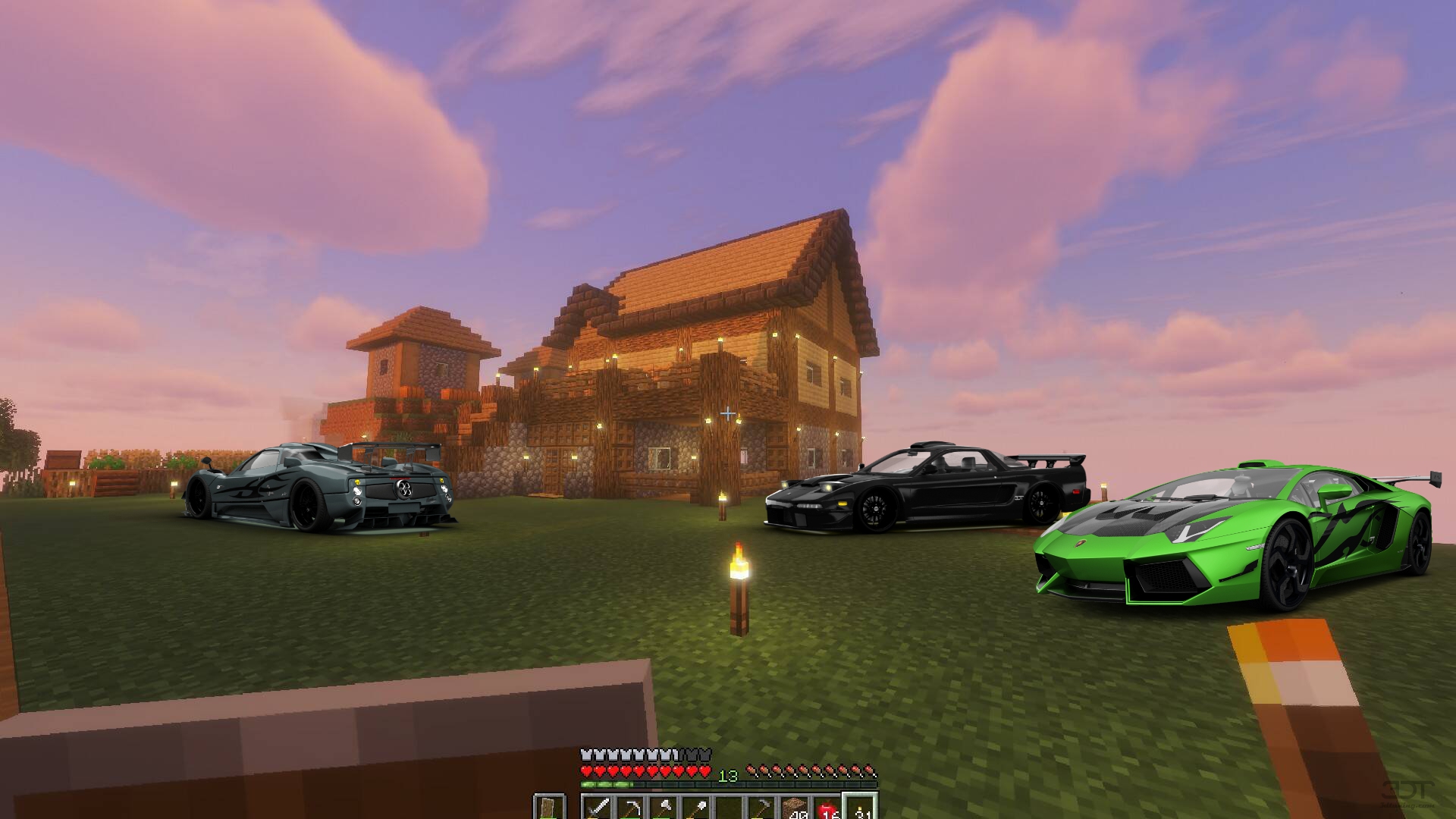Image resolution: width=1456 pixels, height=819 pixels.
Task: Select the iron sword hotbar slot
Action: tap(598, 808)
